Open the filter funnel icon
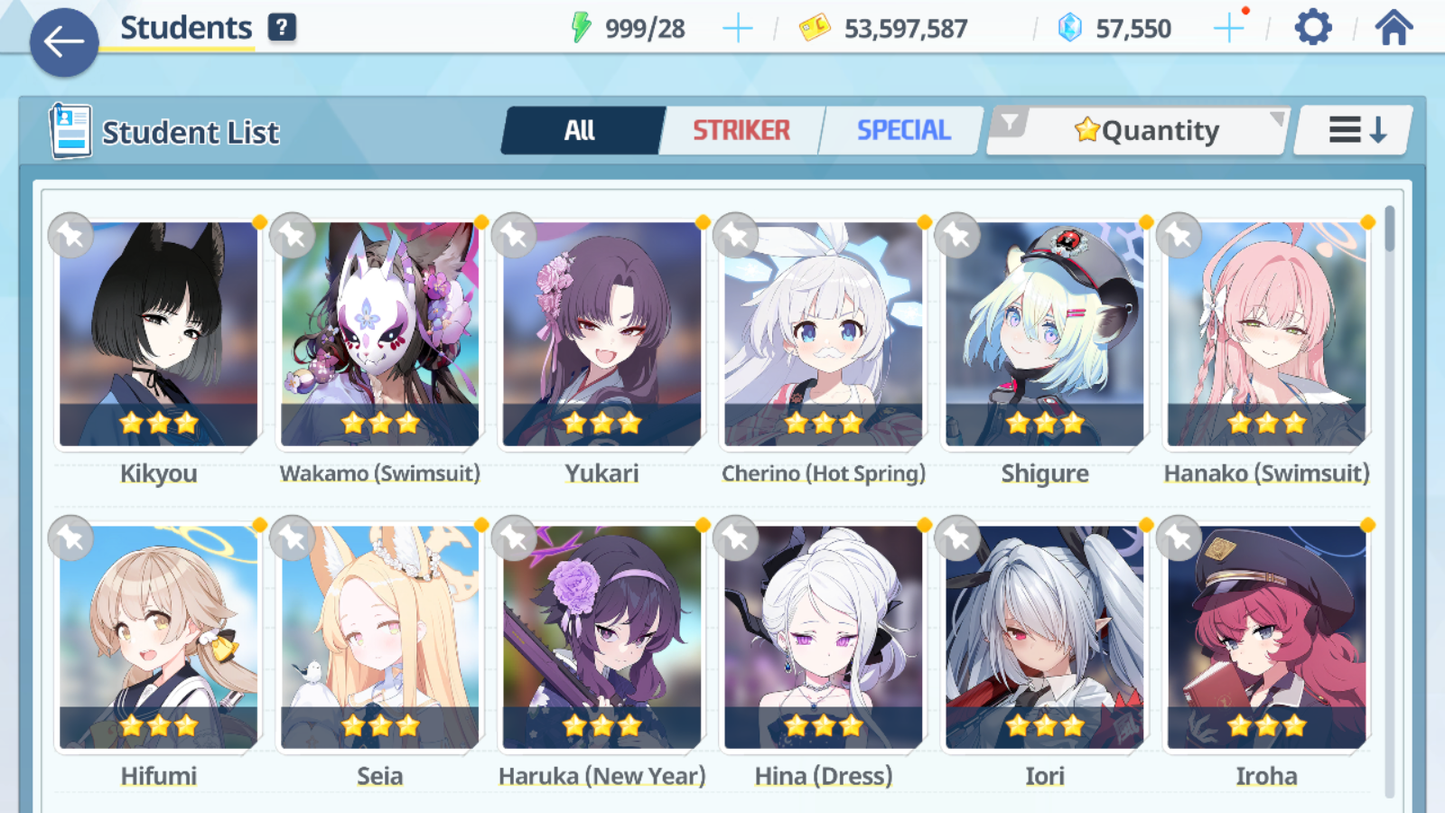Screen dimensions: 1445x813 [x=1013, y=122]
